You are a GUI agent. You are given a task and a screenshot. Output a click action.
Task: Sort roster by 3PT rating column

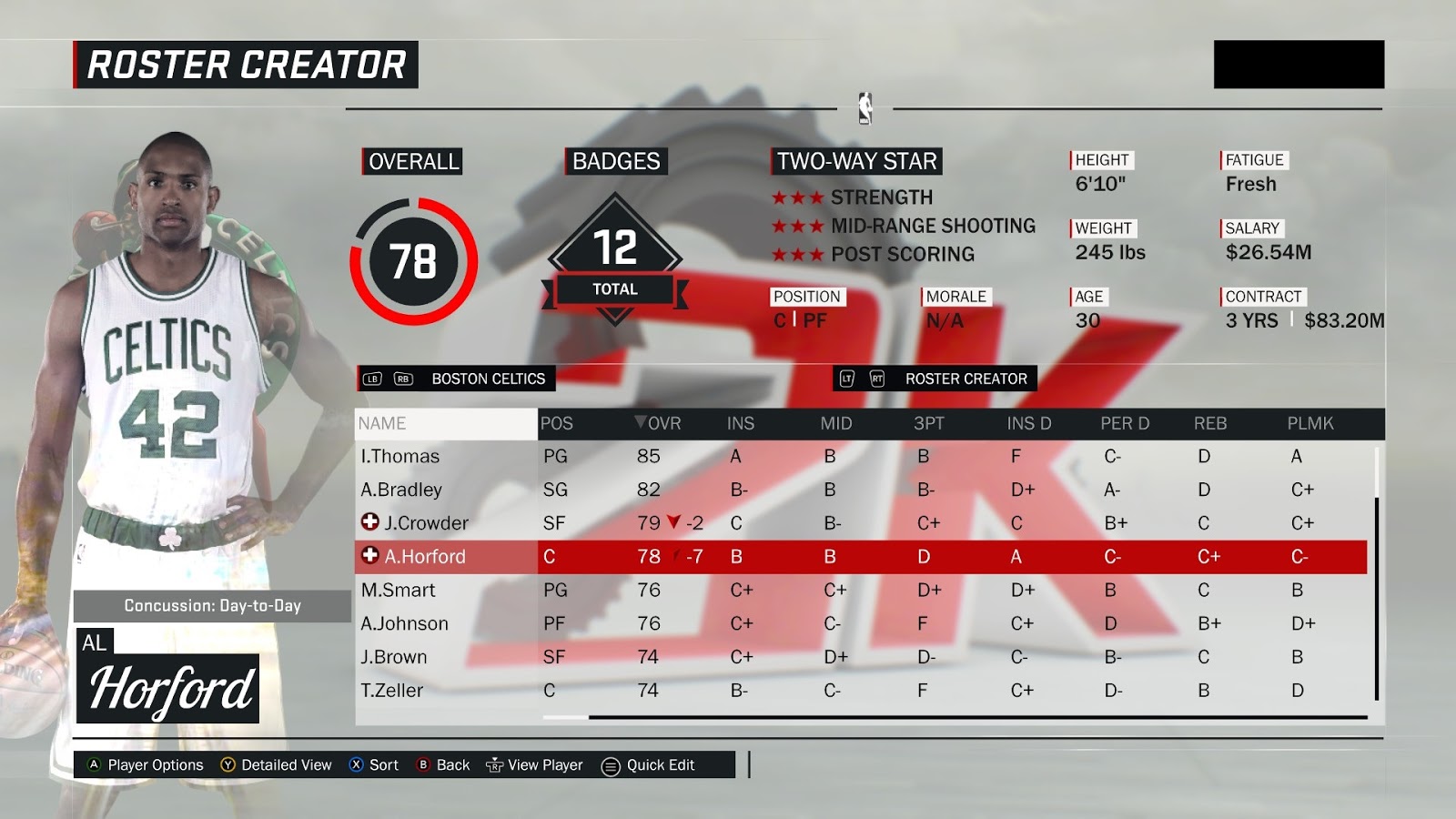[929, 423]
